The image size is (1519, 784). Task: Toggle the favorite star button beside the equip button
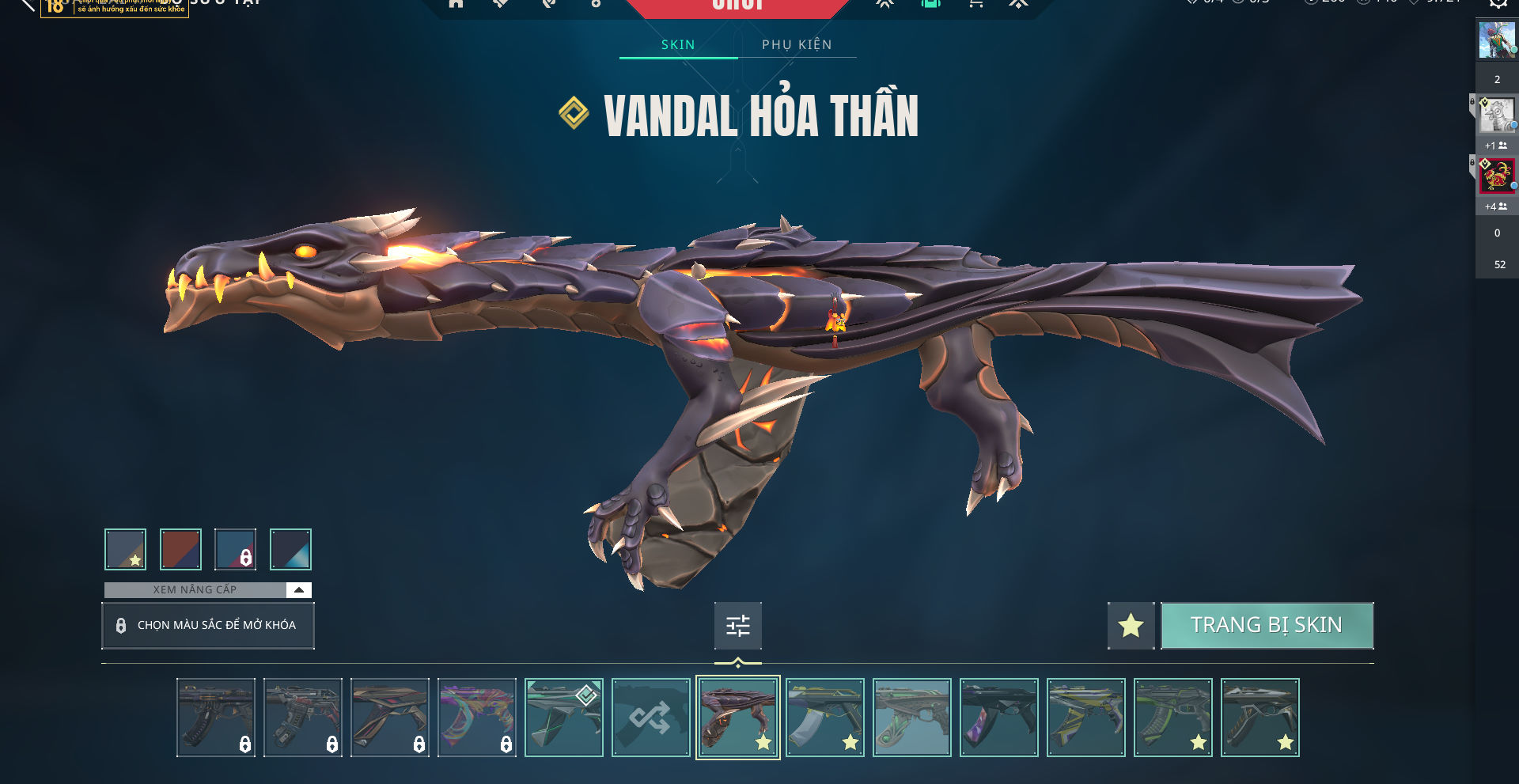click(1131, 626)
